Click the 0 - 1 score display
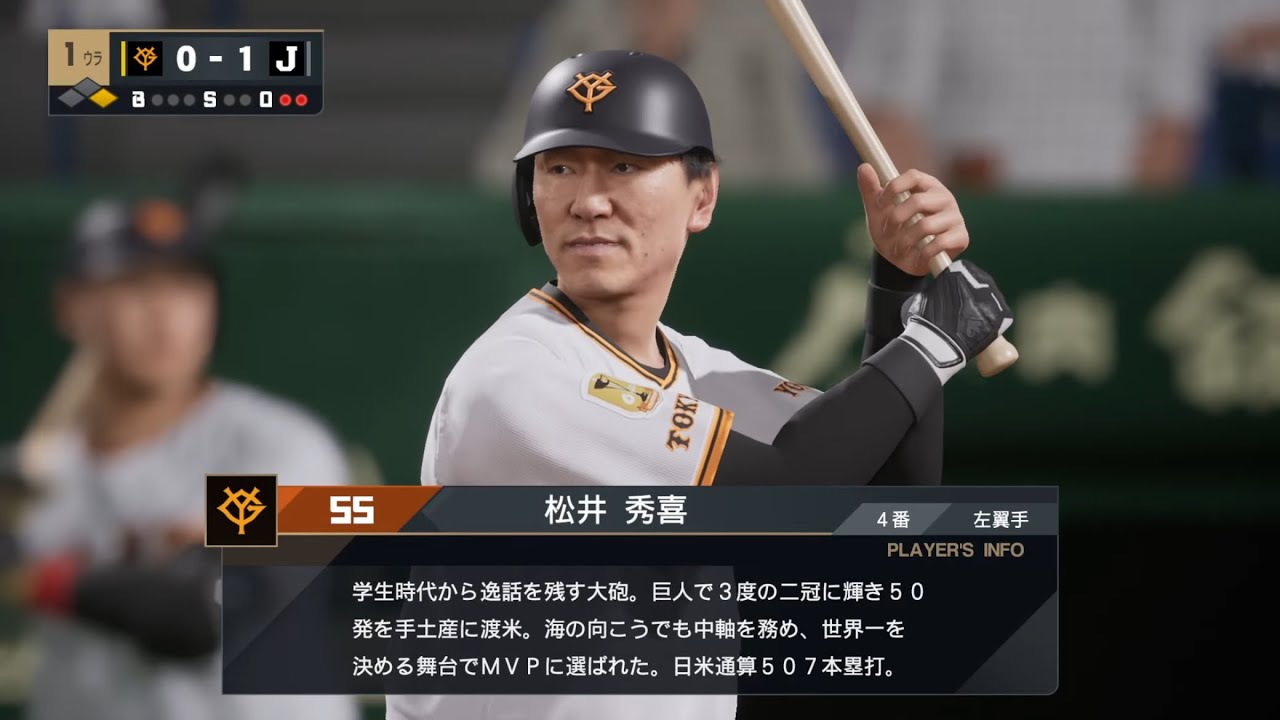 coord(214,57)
